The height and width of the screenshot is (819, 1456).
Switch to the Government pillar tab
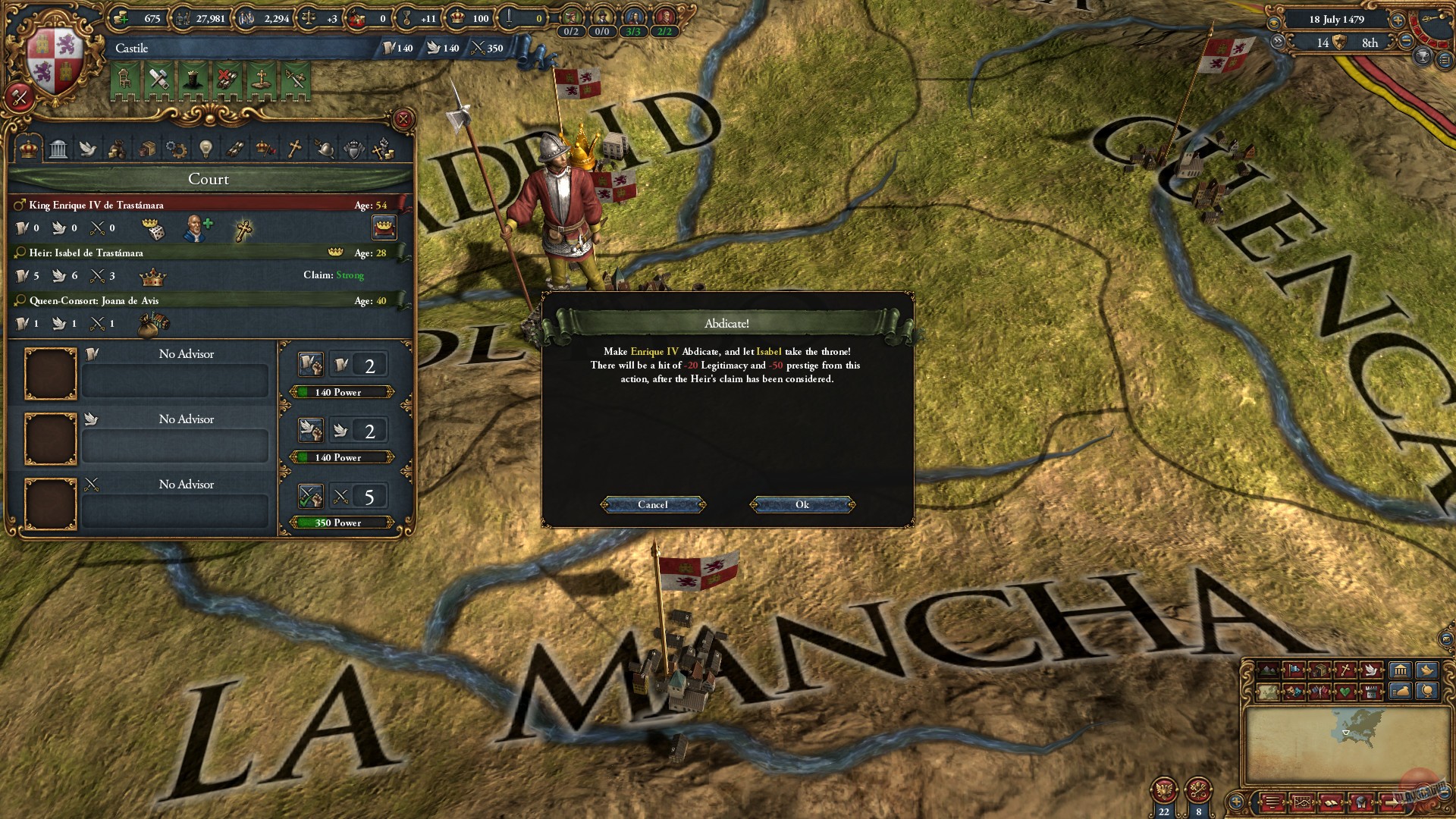(58, 149)
